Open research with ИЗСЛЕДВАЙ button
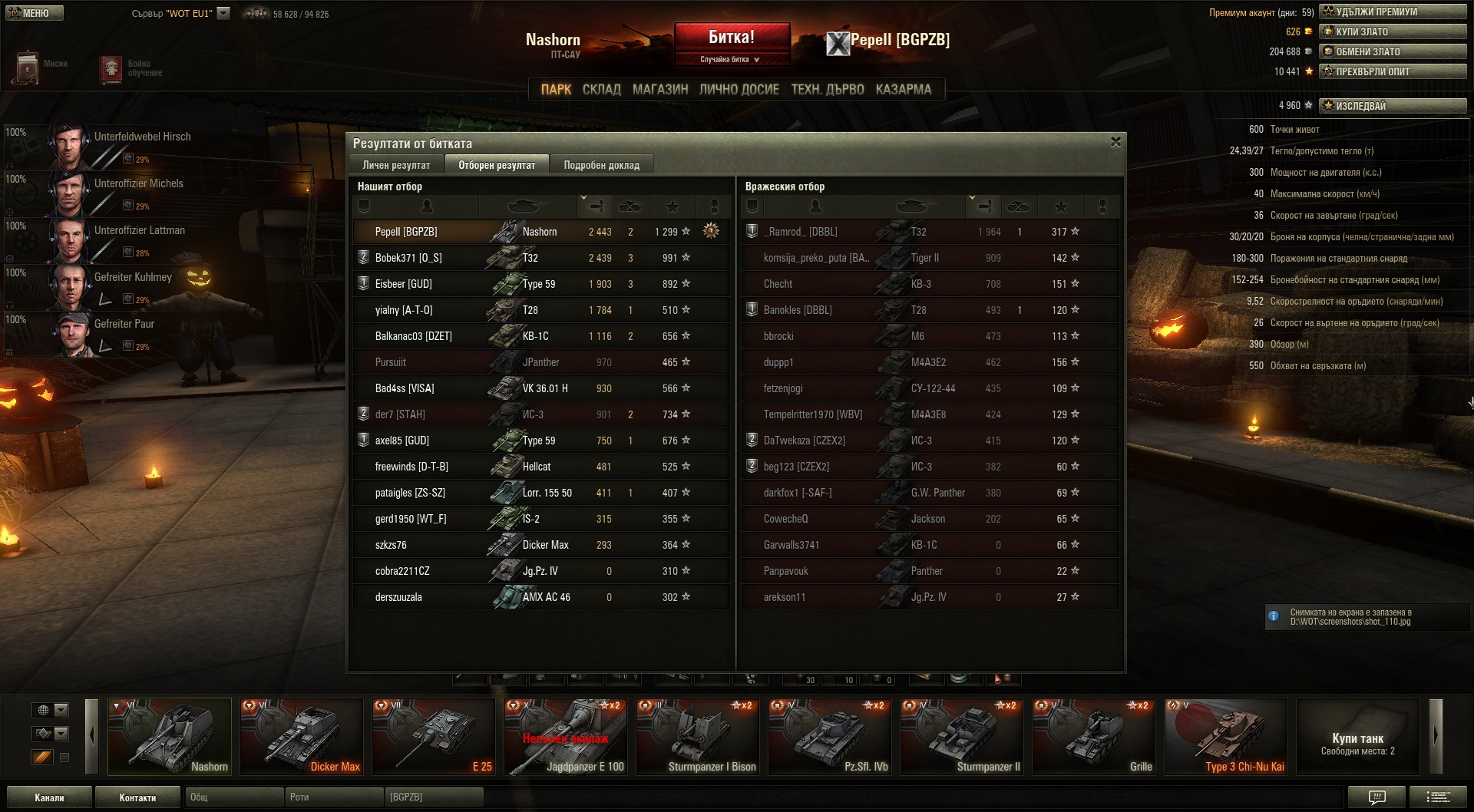This screenshot has width=1474, height=812. tap(1393, 106)
